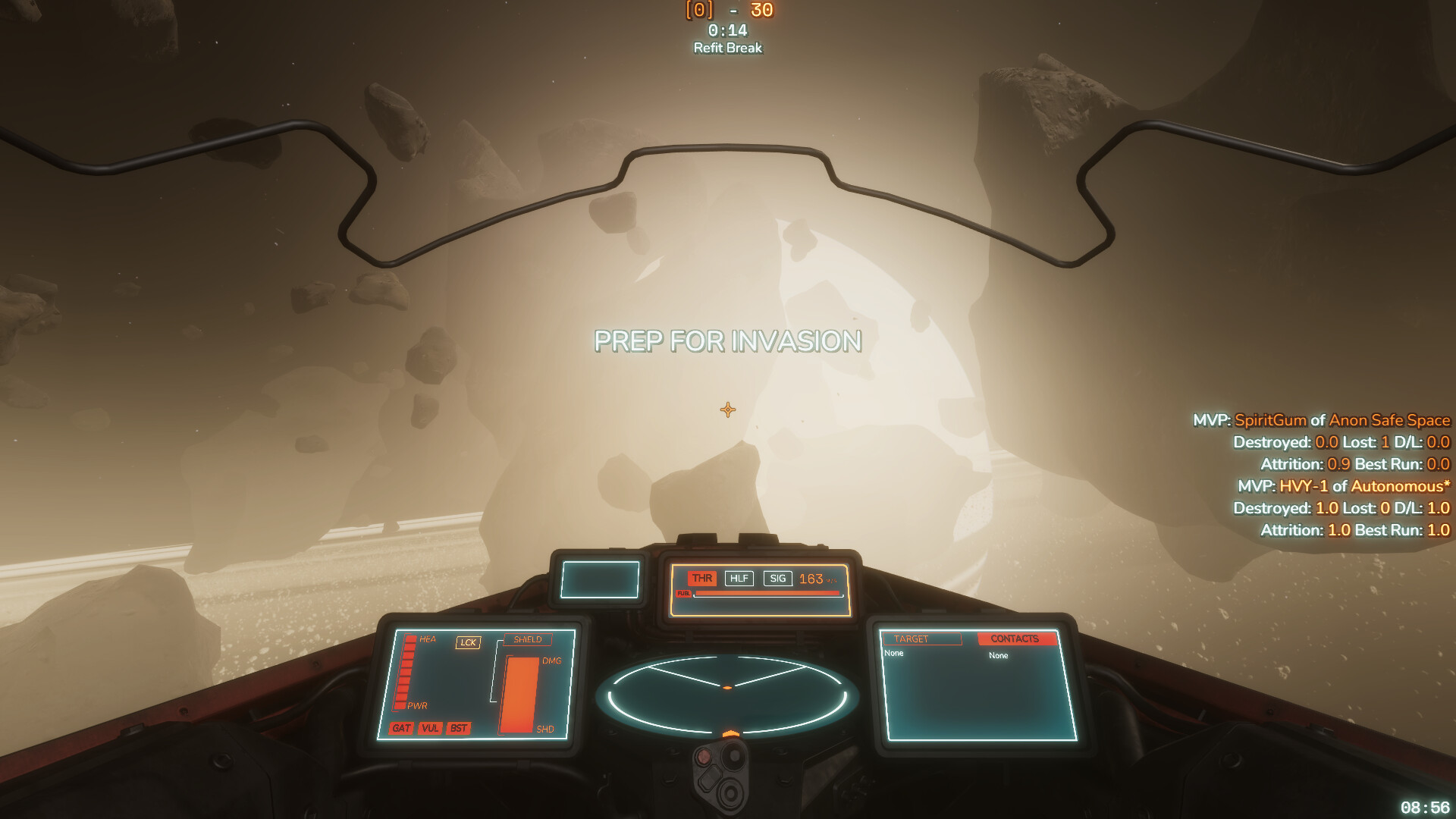Expand the CONTACTS list showing None

tap(997, 655)
